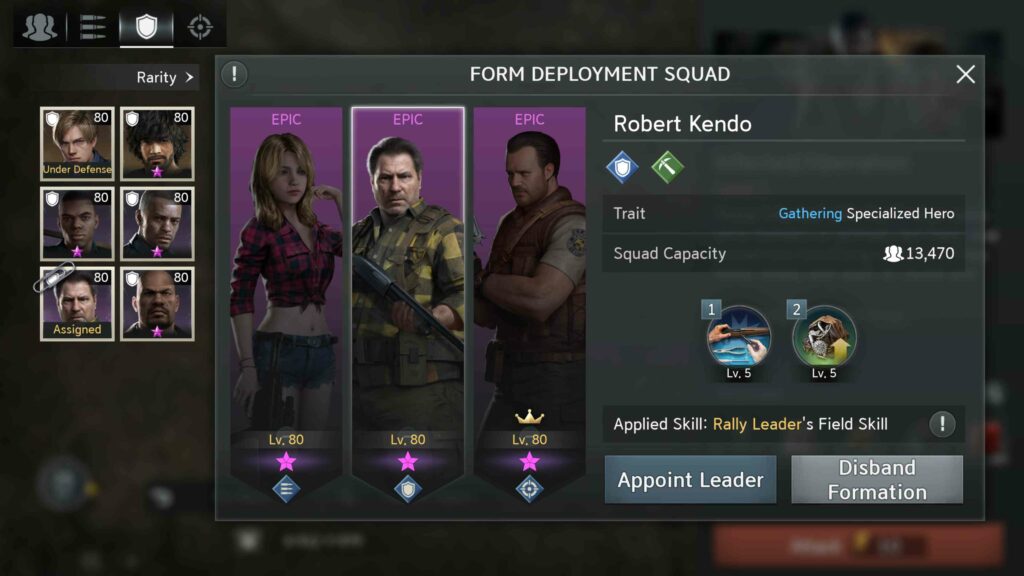Pick the hero portrait marked Assigned
The height and width of the screenshot is (576, 1024).
click(x=77, y=303)
